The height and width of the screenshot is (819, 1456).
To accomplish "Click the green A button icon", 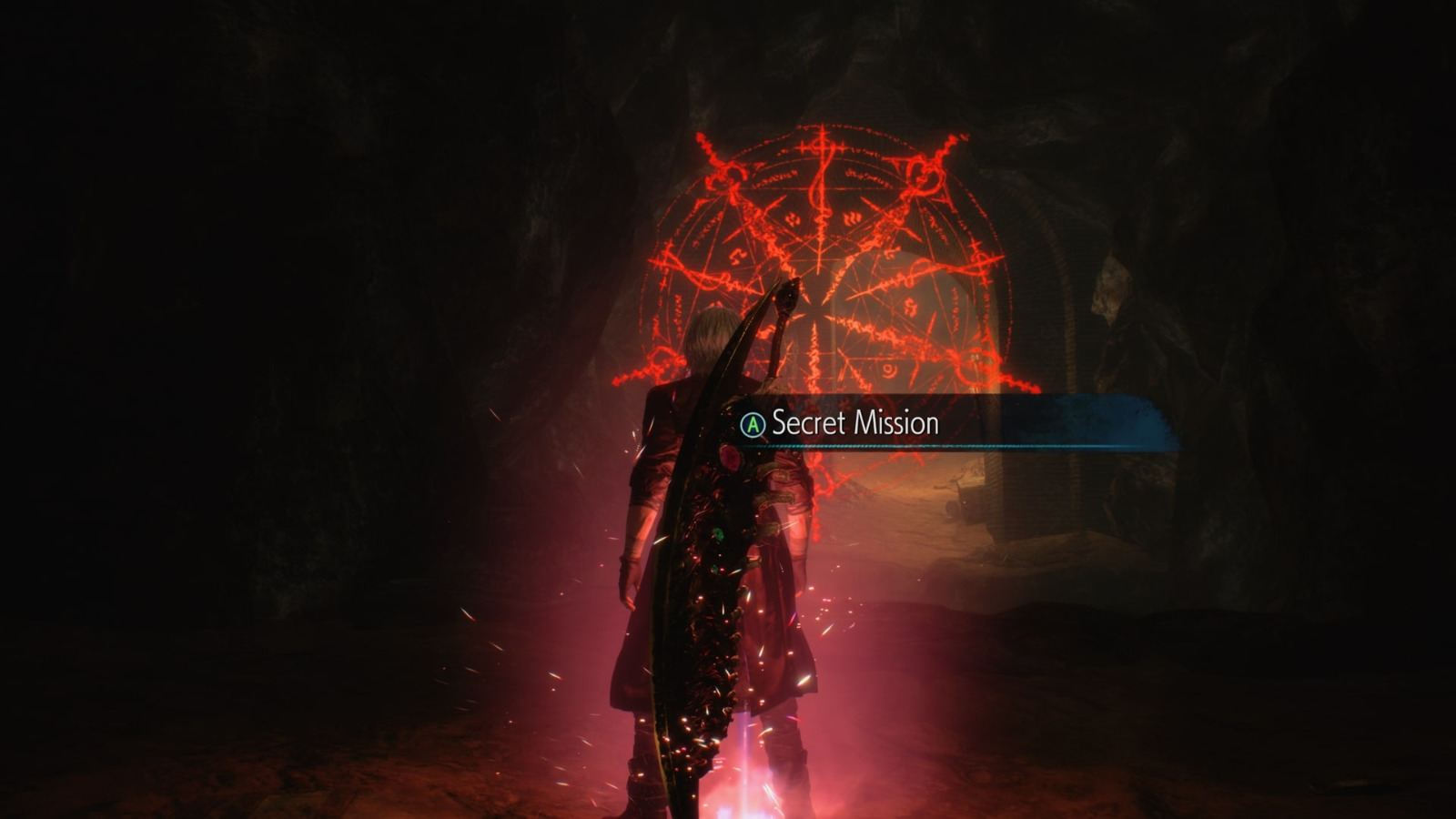I will (x=752, y=422).
